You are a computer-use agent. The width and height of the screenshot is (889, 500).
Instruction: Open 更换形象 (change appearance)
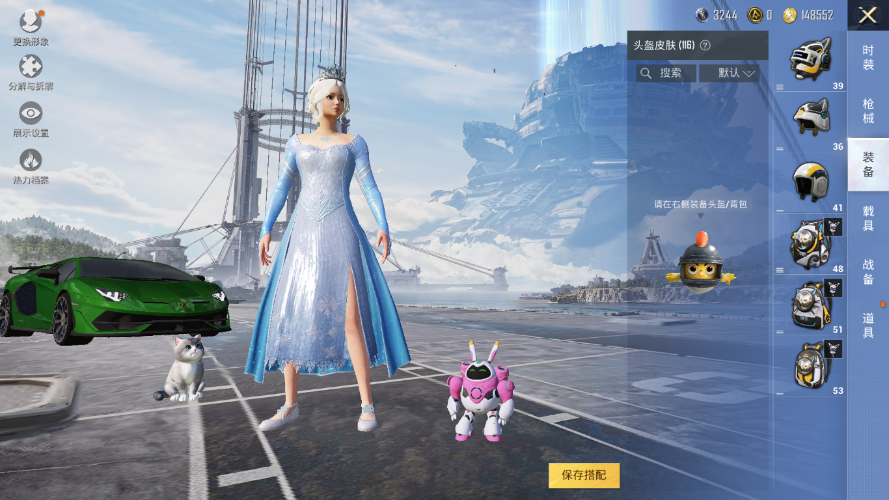pyautogui.click(x=30, y=25)
